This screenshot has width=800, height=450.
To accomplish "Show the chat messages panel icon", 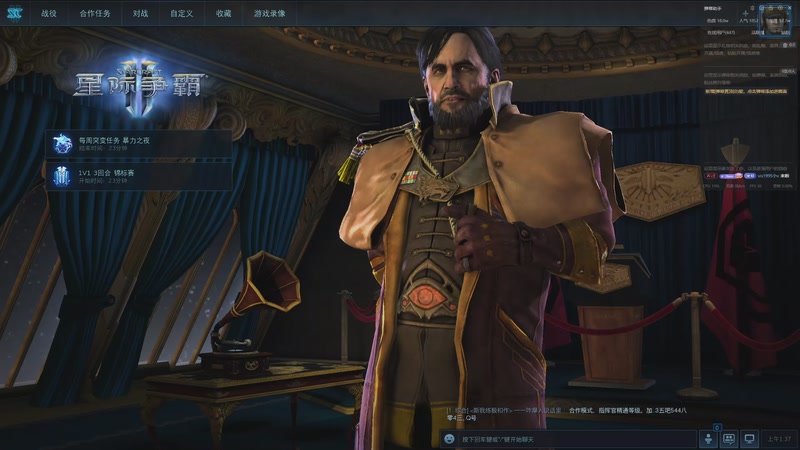I will [728, 439].
